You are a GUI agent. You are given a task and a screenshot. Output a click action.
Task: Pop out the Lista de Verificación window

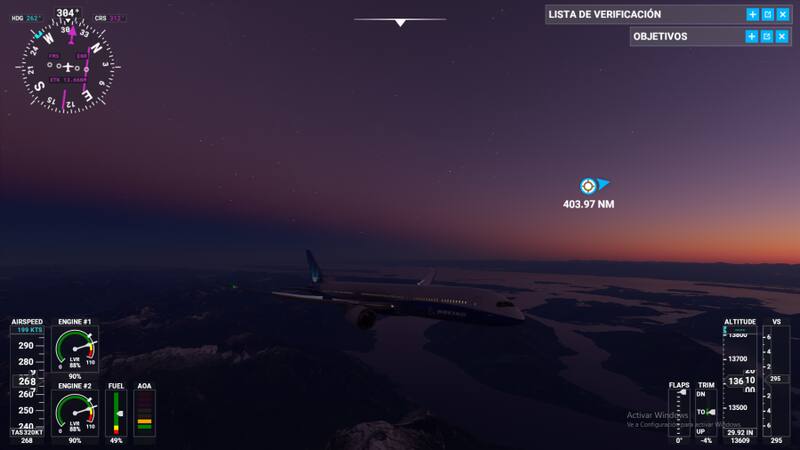767,15
